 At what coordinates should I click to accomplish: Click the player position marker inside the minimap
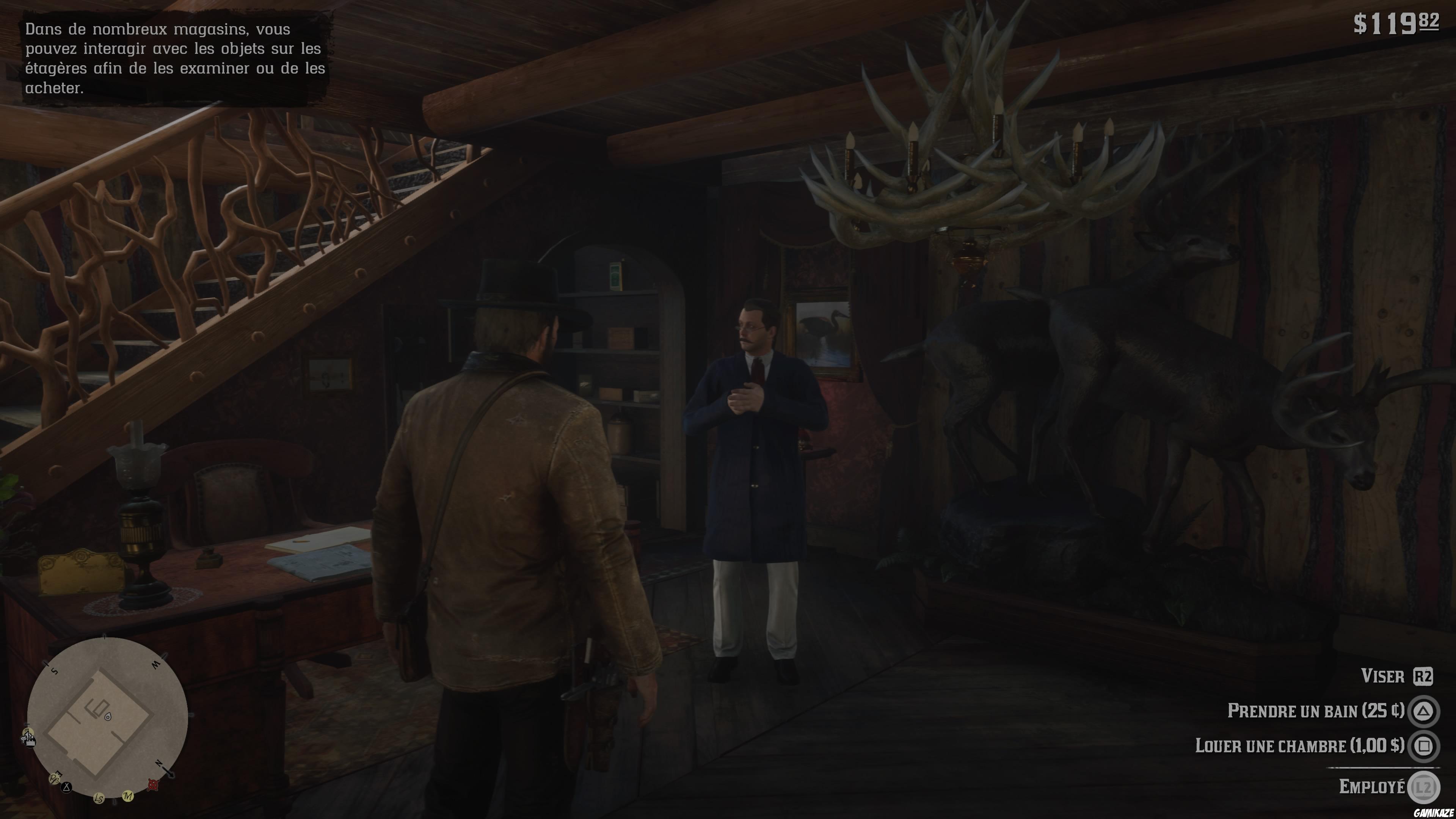108,717
